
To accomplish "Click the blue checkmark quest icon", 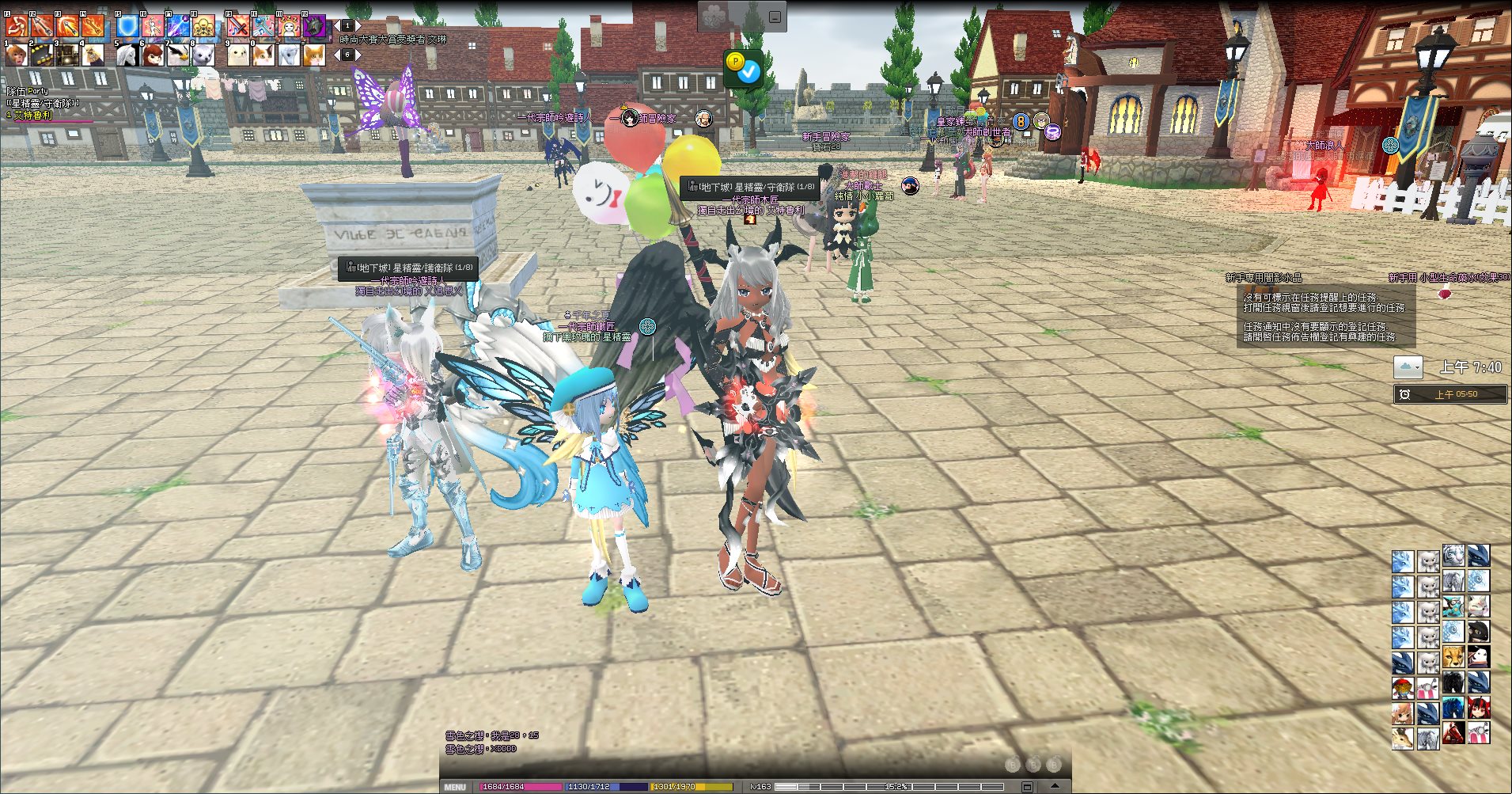I will click(748, 72).
